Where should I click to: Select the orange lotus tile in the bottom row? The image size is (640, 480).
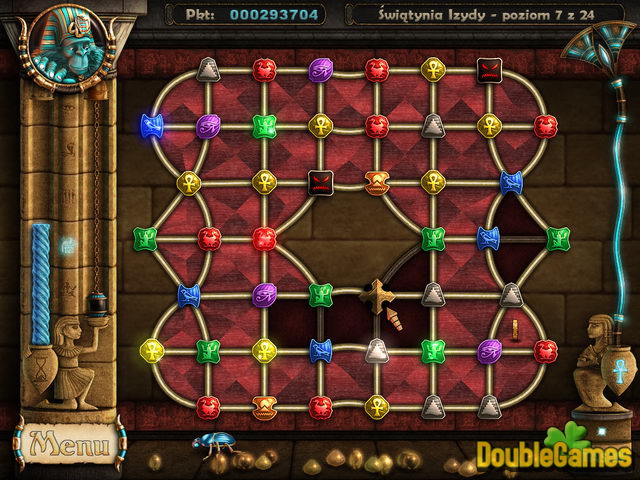pyautogui.click(x=264, y=406)
